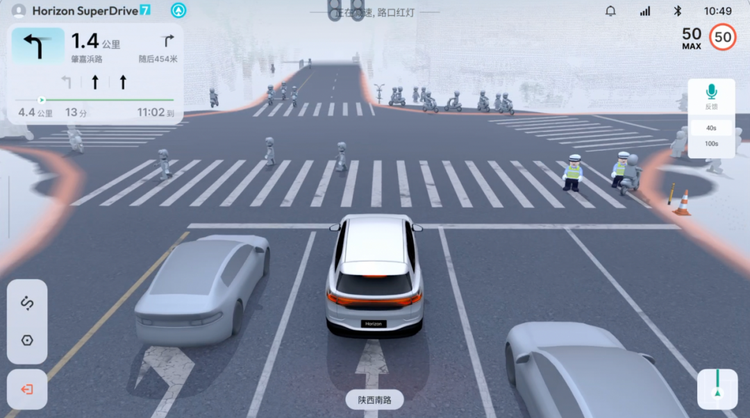Tap the teal navigation arrow status icon
This screenshot has width=750, height=418.
pyautogui.click(x=178, y=11)
